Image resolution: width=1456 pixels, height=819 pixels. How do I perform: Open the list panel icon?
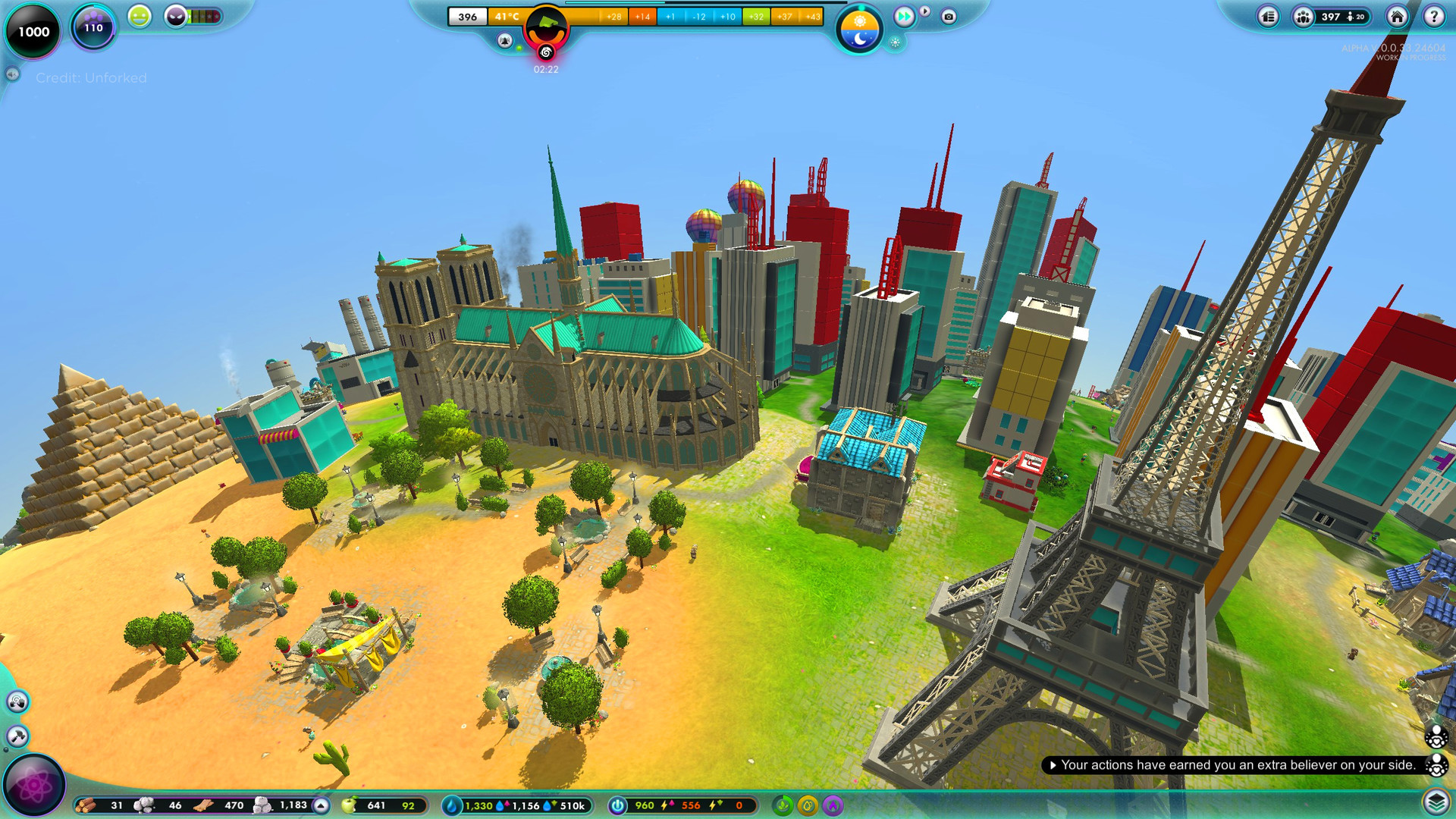(1268, 17)
